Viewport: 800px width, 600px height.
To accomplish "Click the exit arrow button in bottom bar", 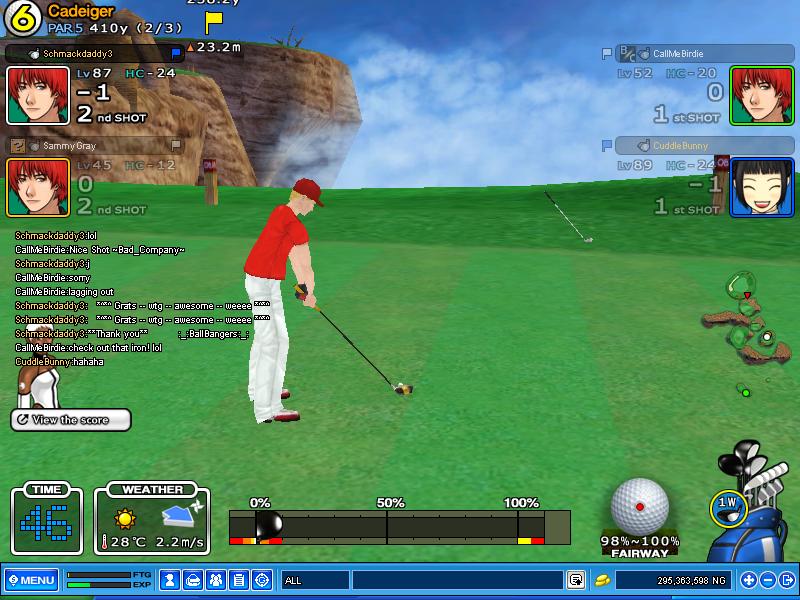I will (x=787, y=580).
